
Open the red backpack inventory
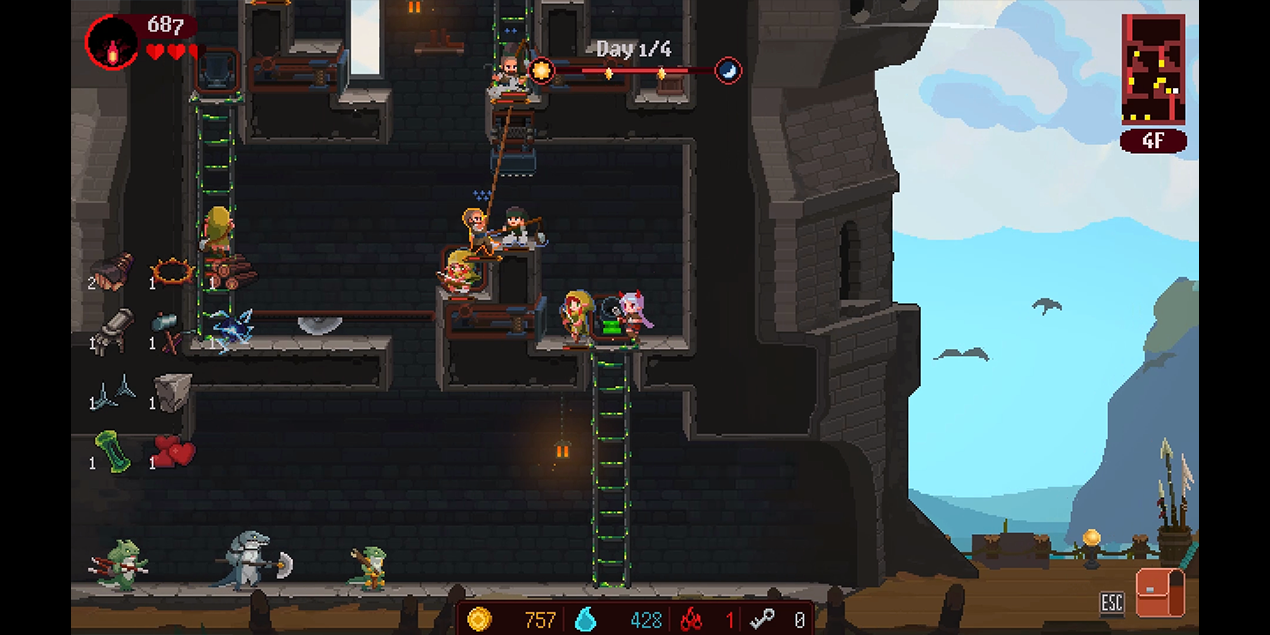1159,593
